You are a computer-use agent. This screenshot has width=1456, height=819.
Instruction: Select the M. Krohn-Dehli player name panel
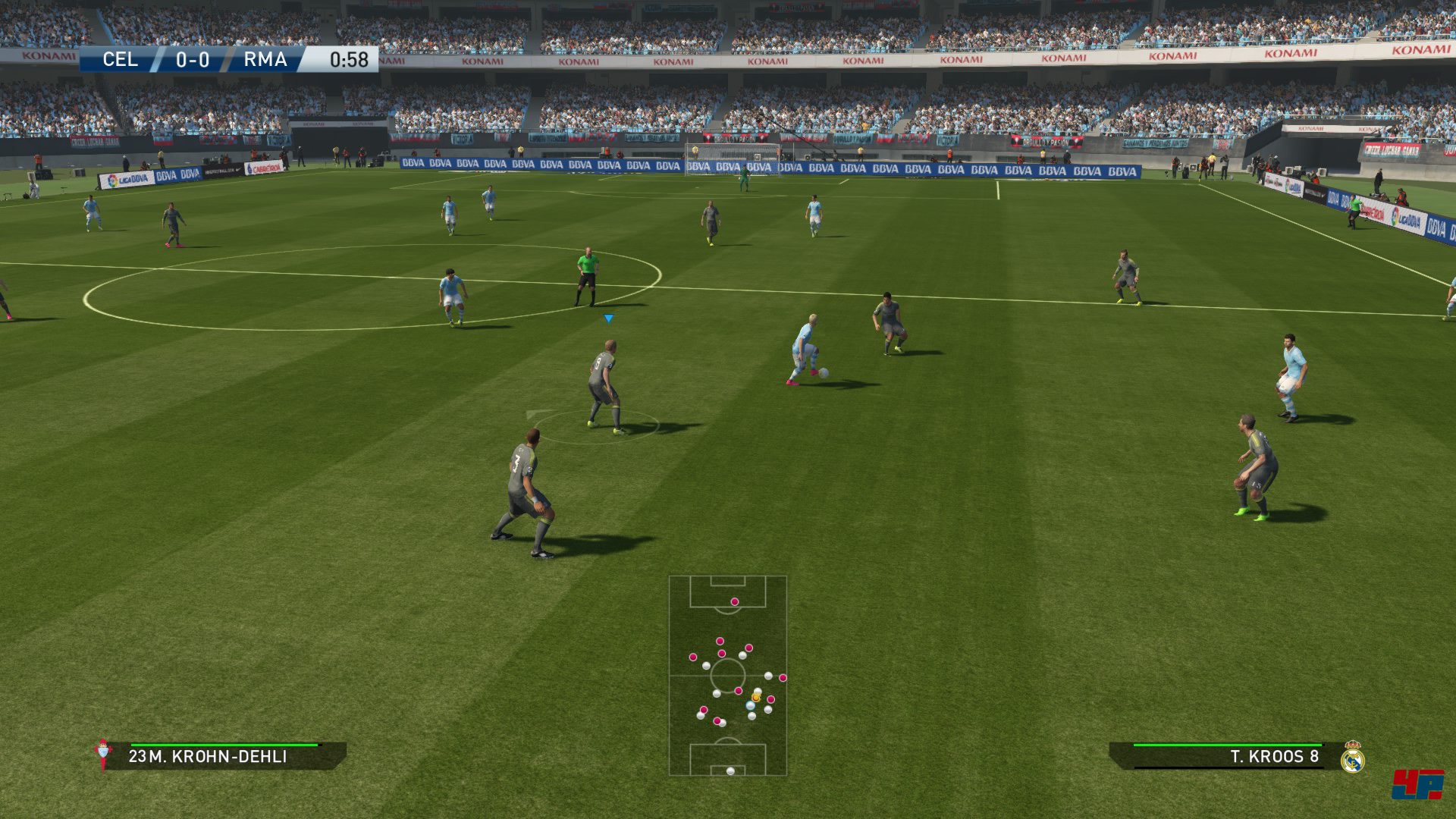coord(225,756)
